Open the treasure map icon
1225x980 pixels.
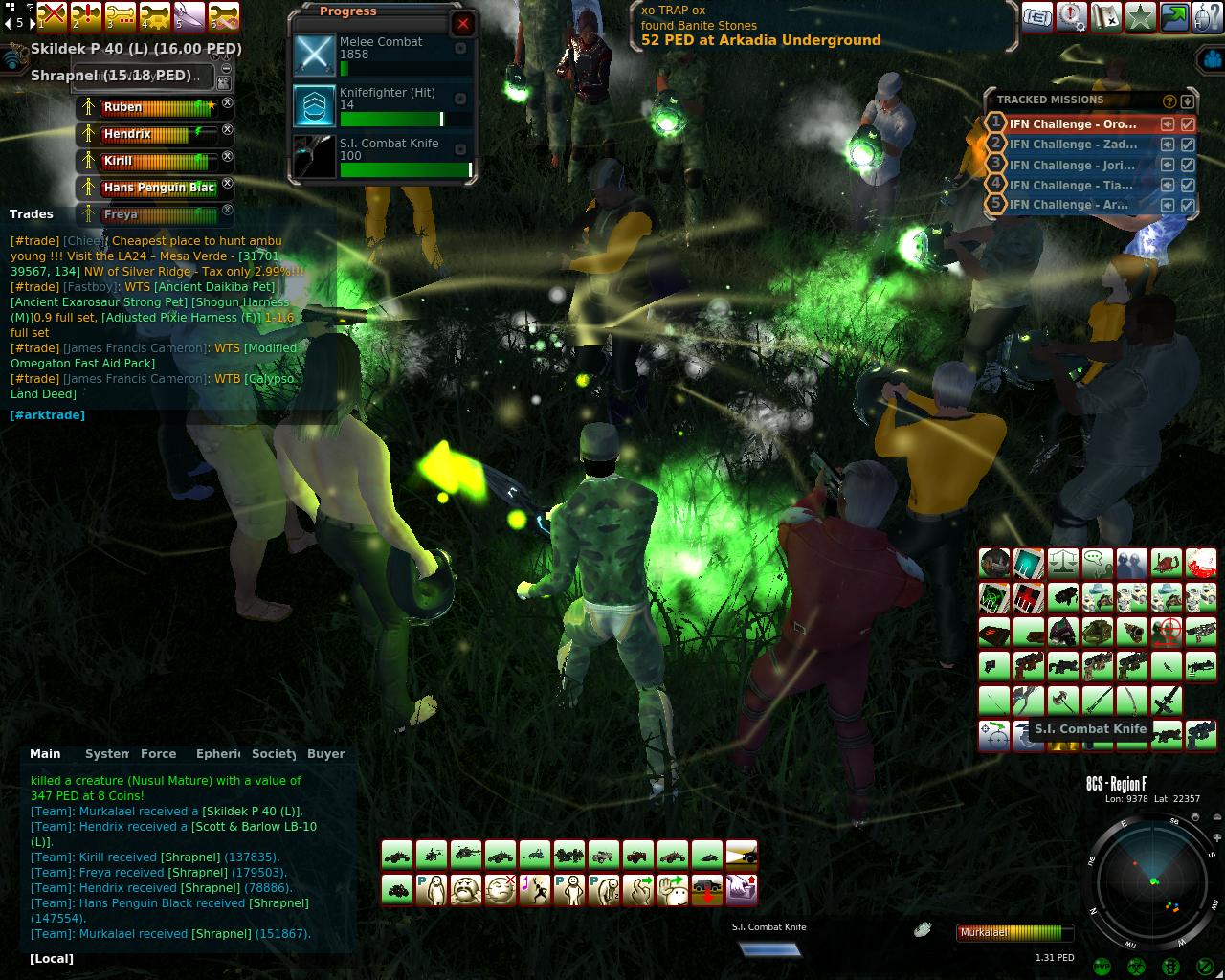[x=1105, y=16]
